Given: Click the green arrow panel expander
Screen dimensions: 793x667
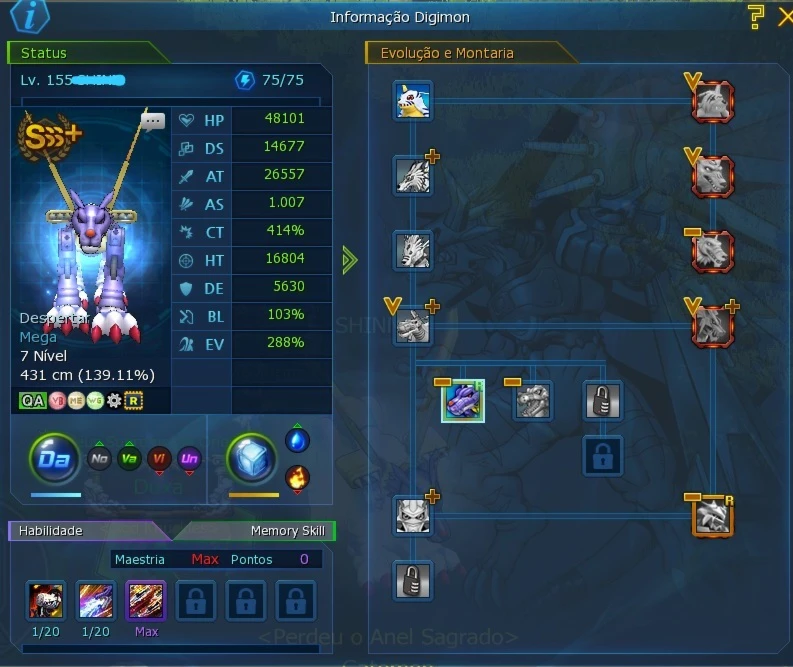Looking at the screenshot, I should [348, 260].
